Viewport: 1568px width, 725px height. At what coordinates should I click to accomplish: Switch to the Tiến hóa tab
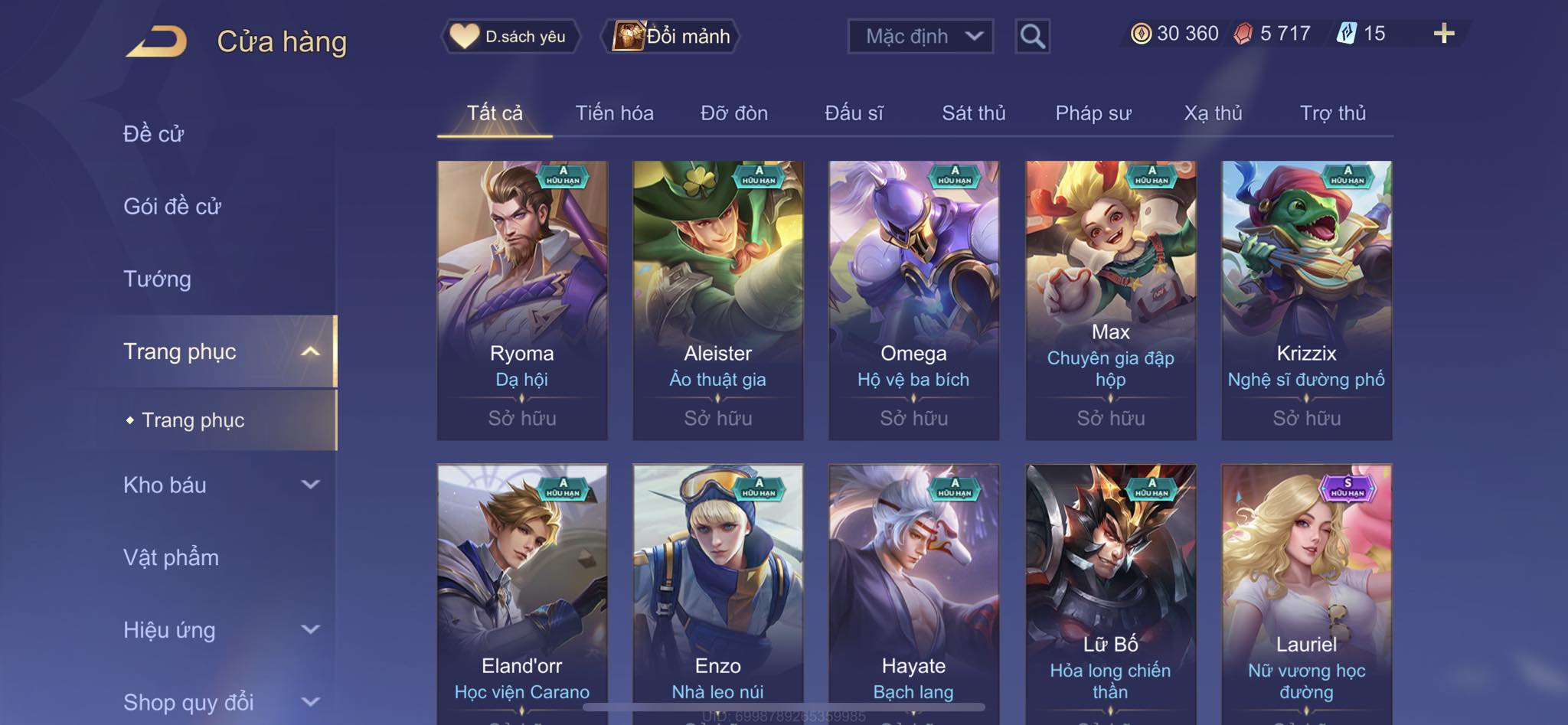click(x=614, y=113)
